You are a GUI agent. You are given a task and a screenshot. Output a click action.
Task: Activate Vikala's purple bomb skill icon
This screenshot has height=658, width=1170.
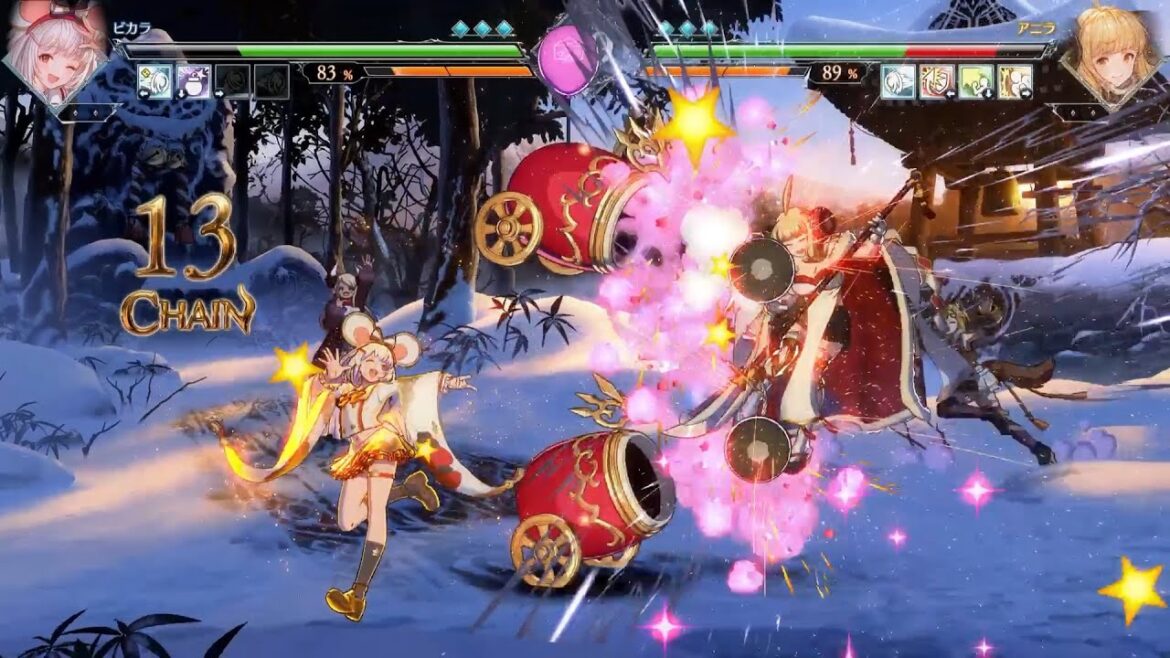193,81
